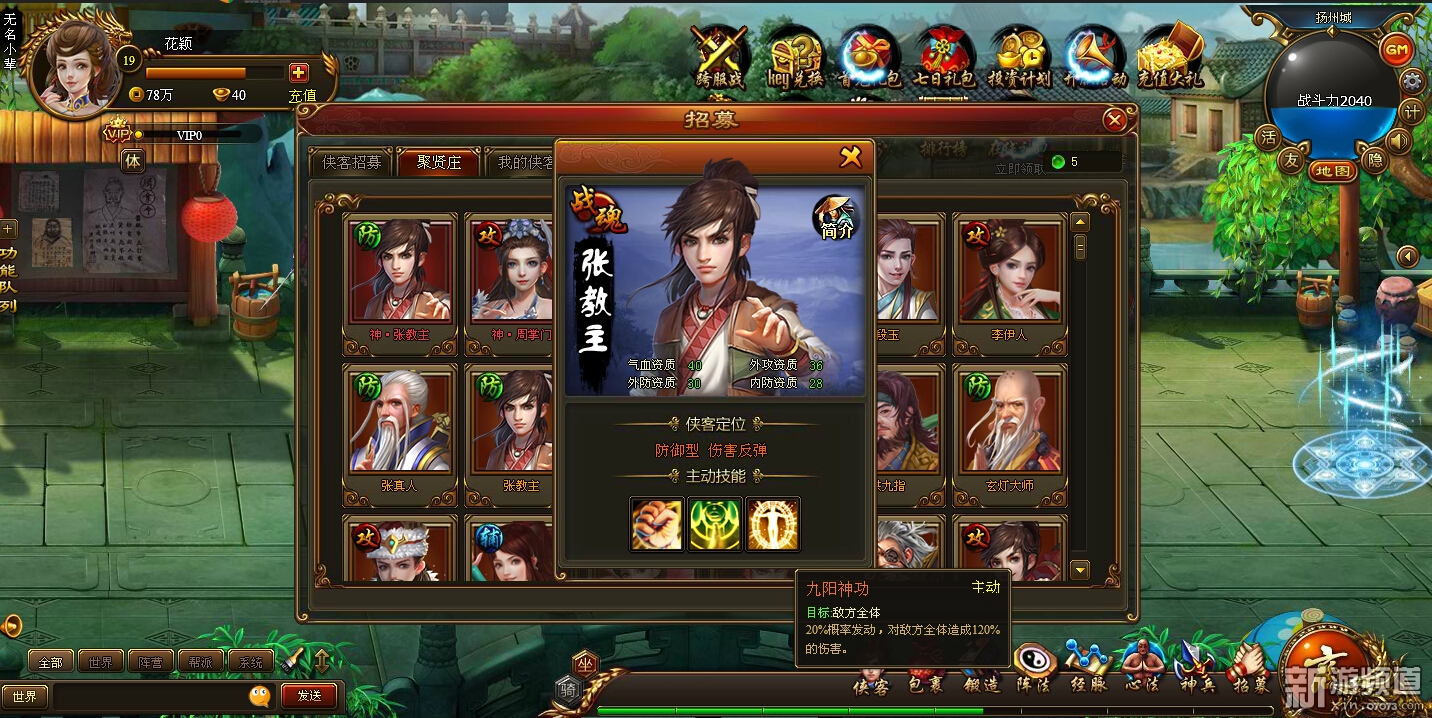Viewport: 1432px width, 718px height.
Task: Open settings via the gear icon
Action: [1412, 81]
